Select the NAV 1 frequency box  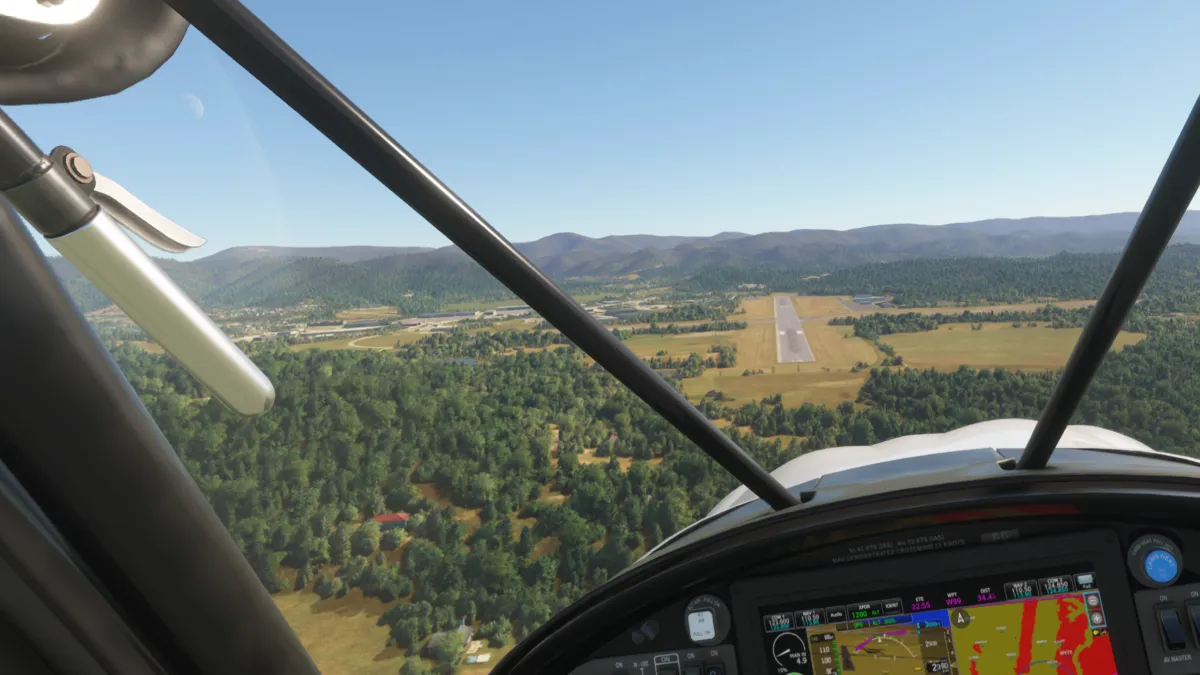pos(808,618)
